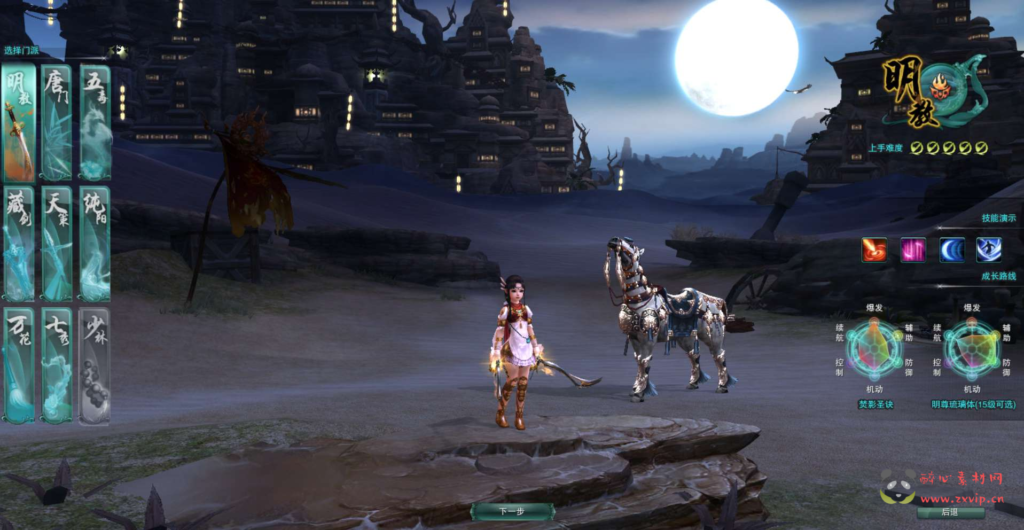The height and width of the screenshot is (530, 1024).
Task: Play the blue crescent moon skill demo
Action: pos(952,250)
